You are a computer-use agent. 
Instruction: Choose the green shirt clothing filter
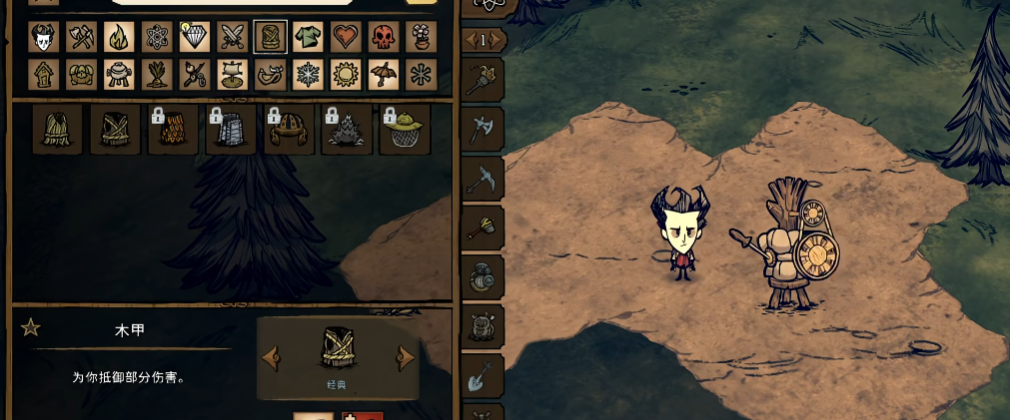click(x=308, y=38)
